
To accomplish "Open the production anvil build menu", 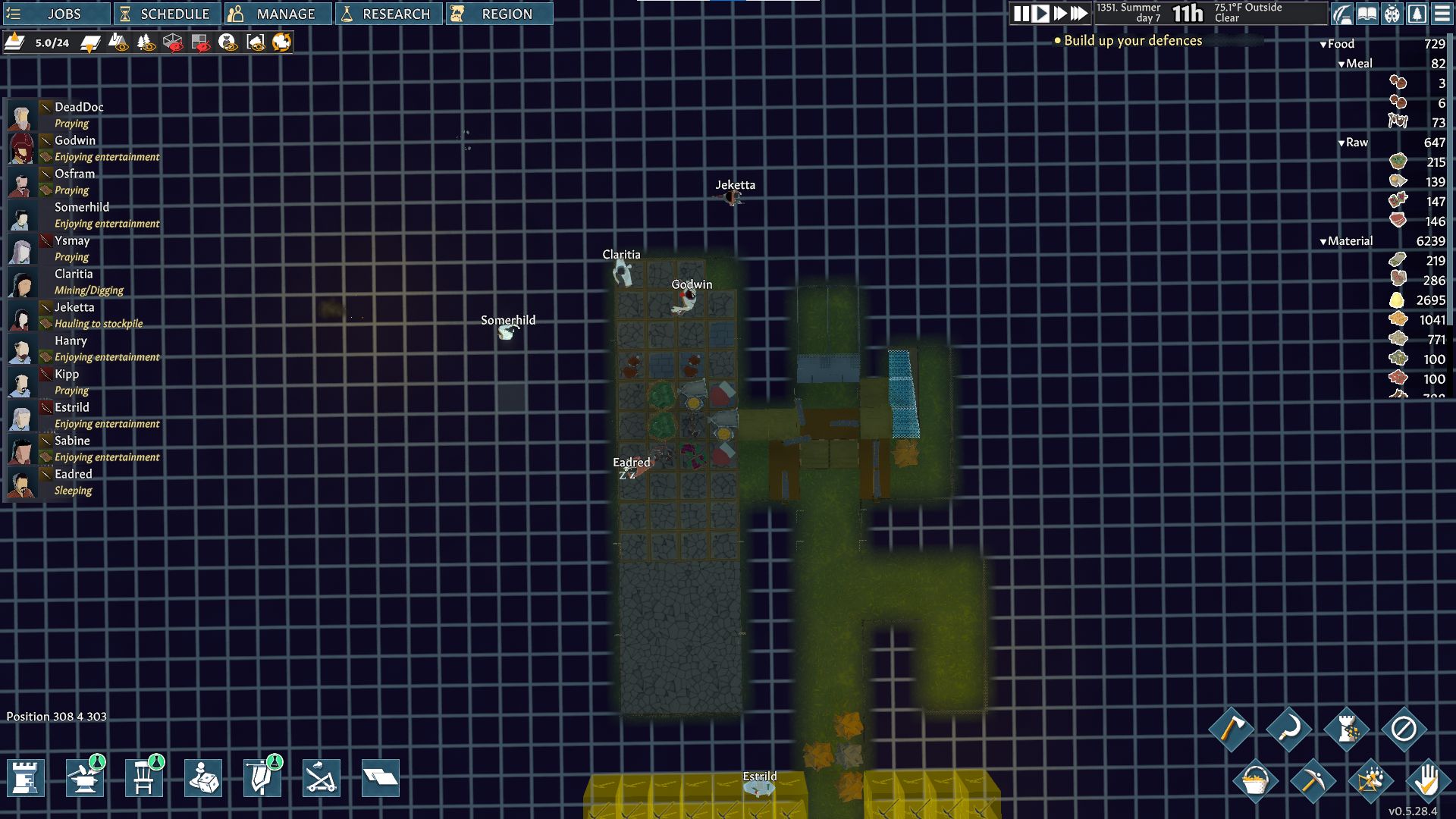I will (x=85, y=778).
